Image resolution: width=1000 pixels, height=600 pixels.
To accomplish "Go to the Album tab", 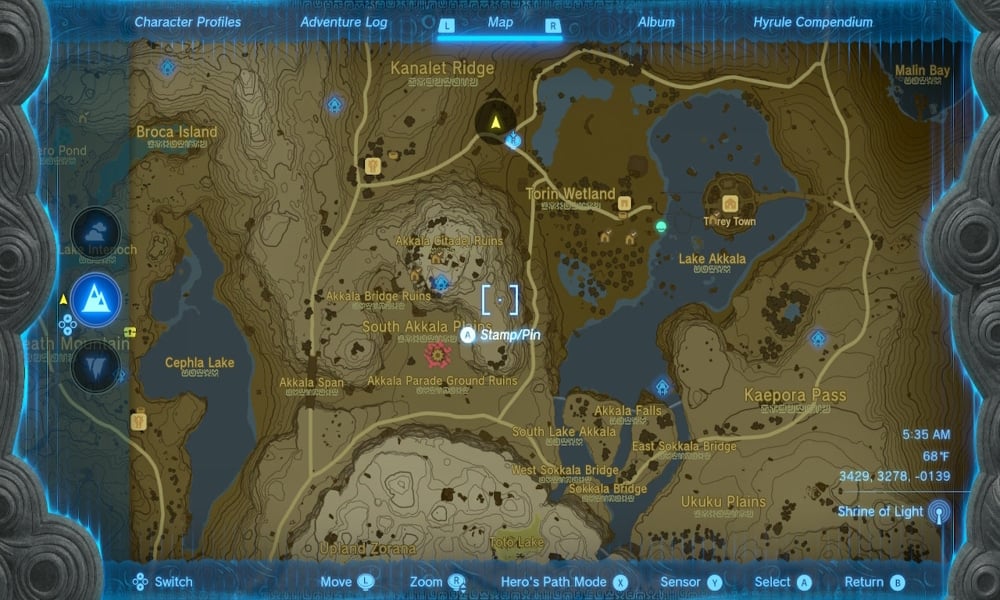I will 654,22.
